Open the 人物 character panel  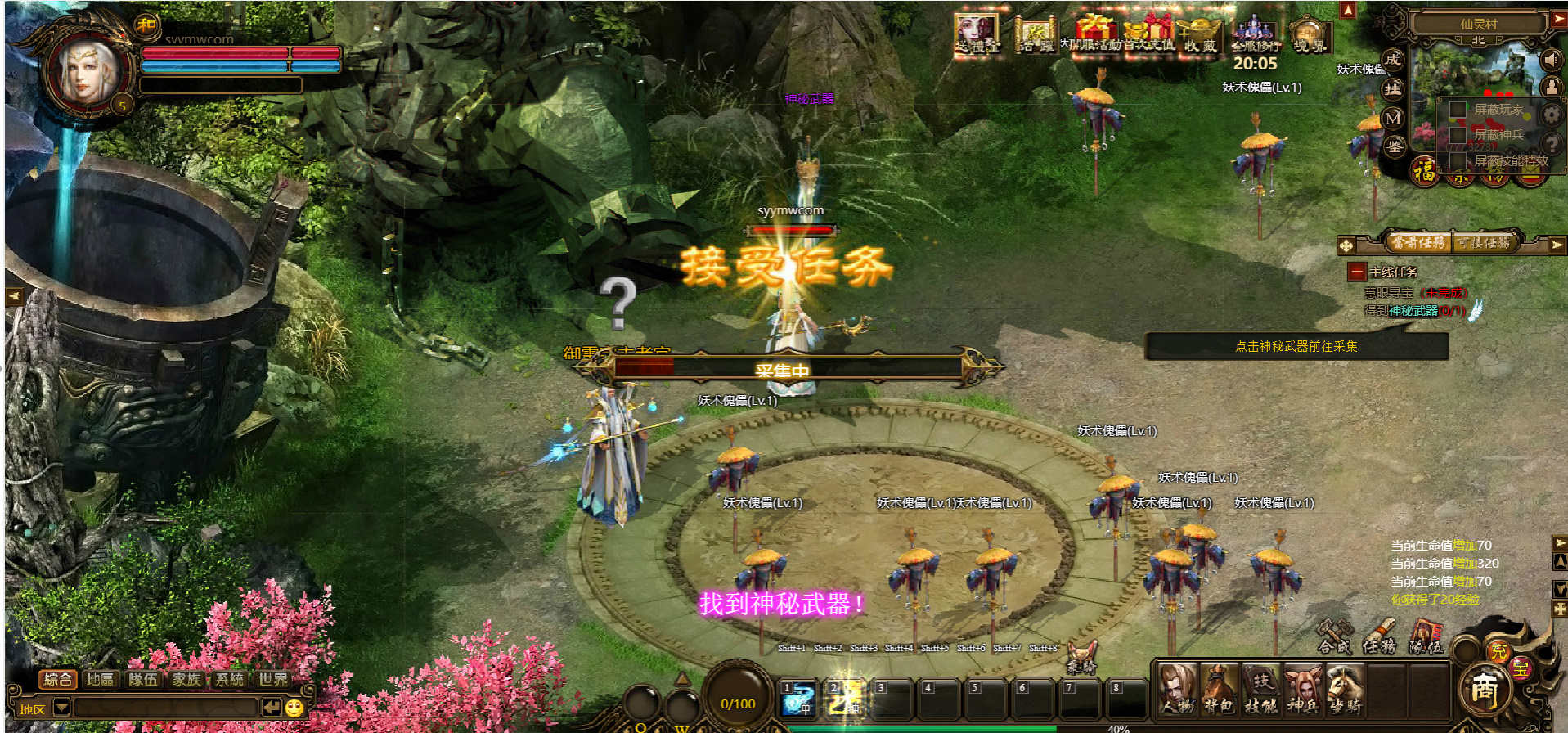(1179, 689)
